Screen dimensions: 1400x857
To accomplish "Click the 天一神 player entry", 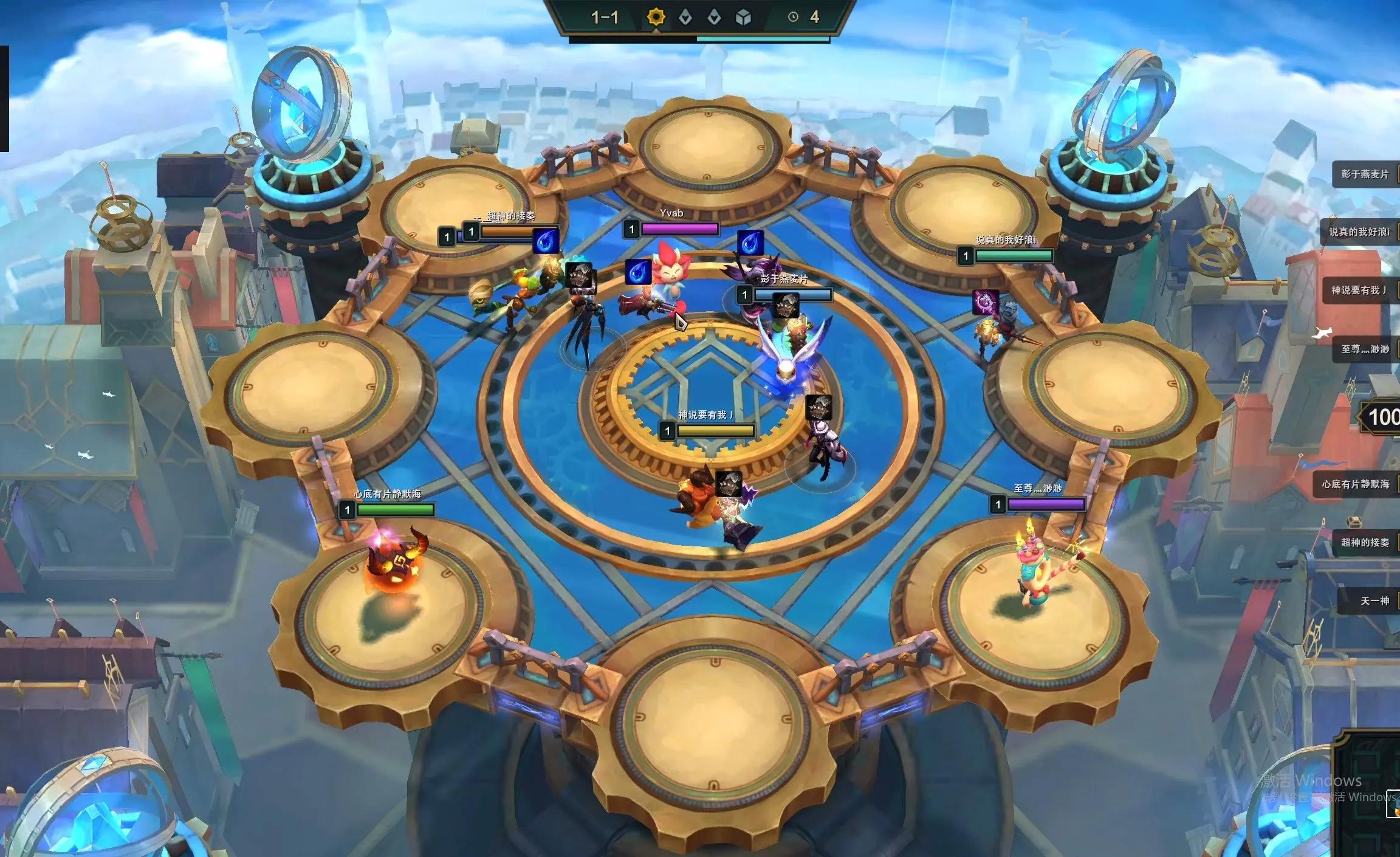I will 1374,601.
